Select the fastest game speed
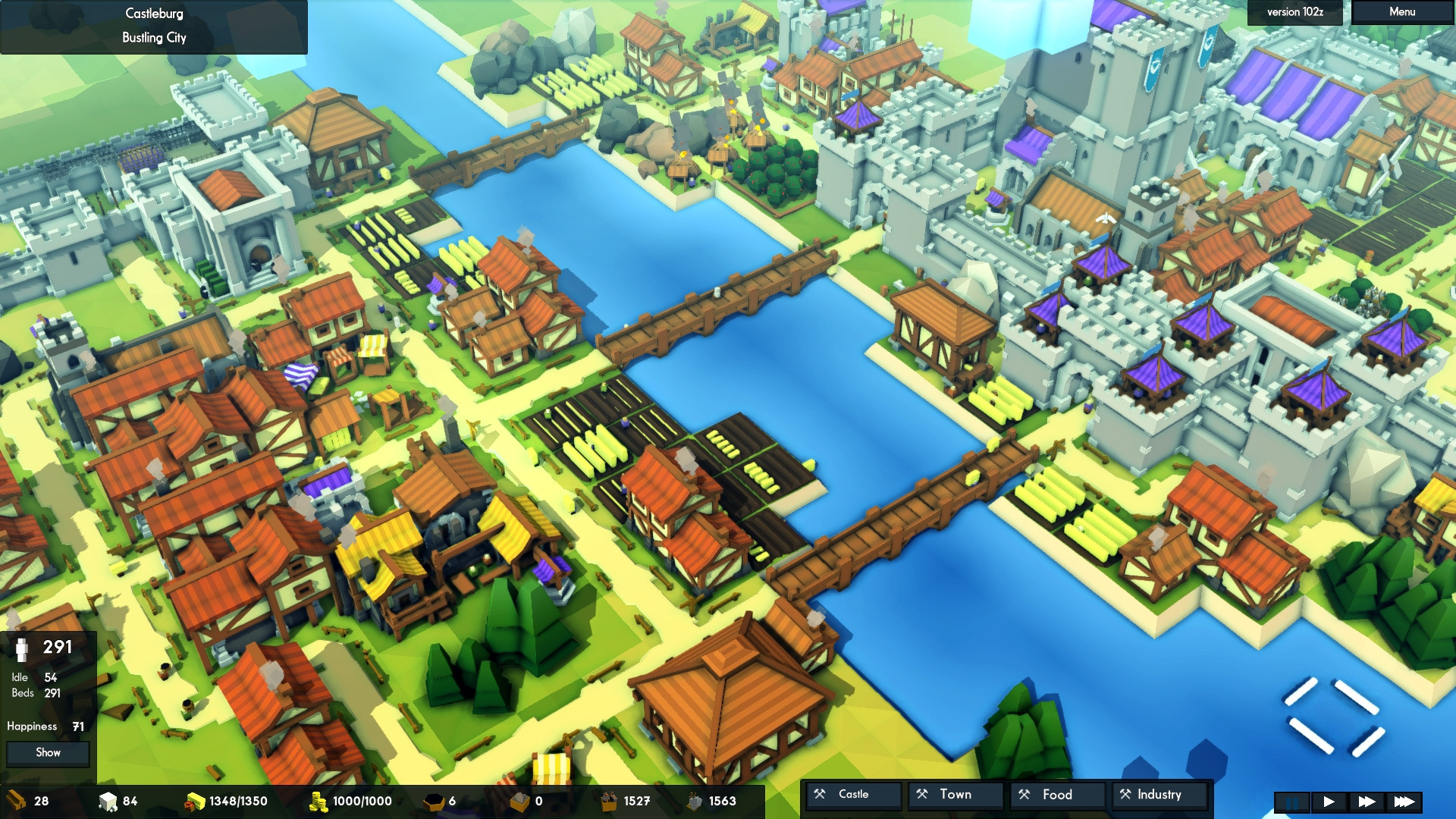 (x=1404, y=802)
